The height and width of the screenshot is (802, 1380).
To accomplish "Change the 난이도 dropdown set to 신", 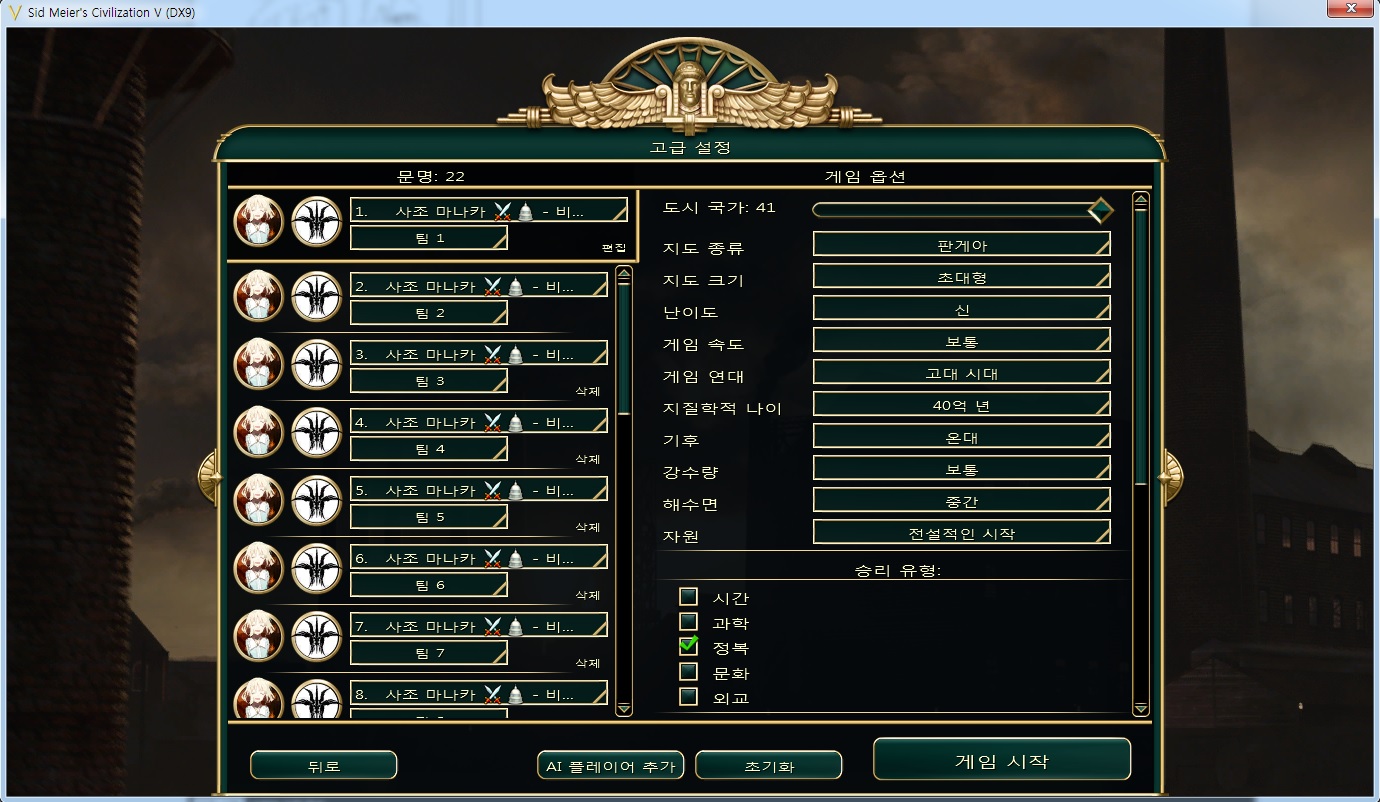I will coord(961,308).
